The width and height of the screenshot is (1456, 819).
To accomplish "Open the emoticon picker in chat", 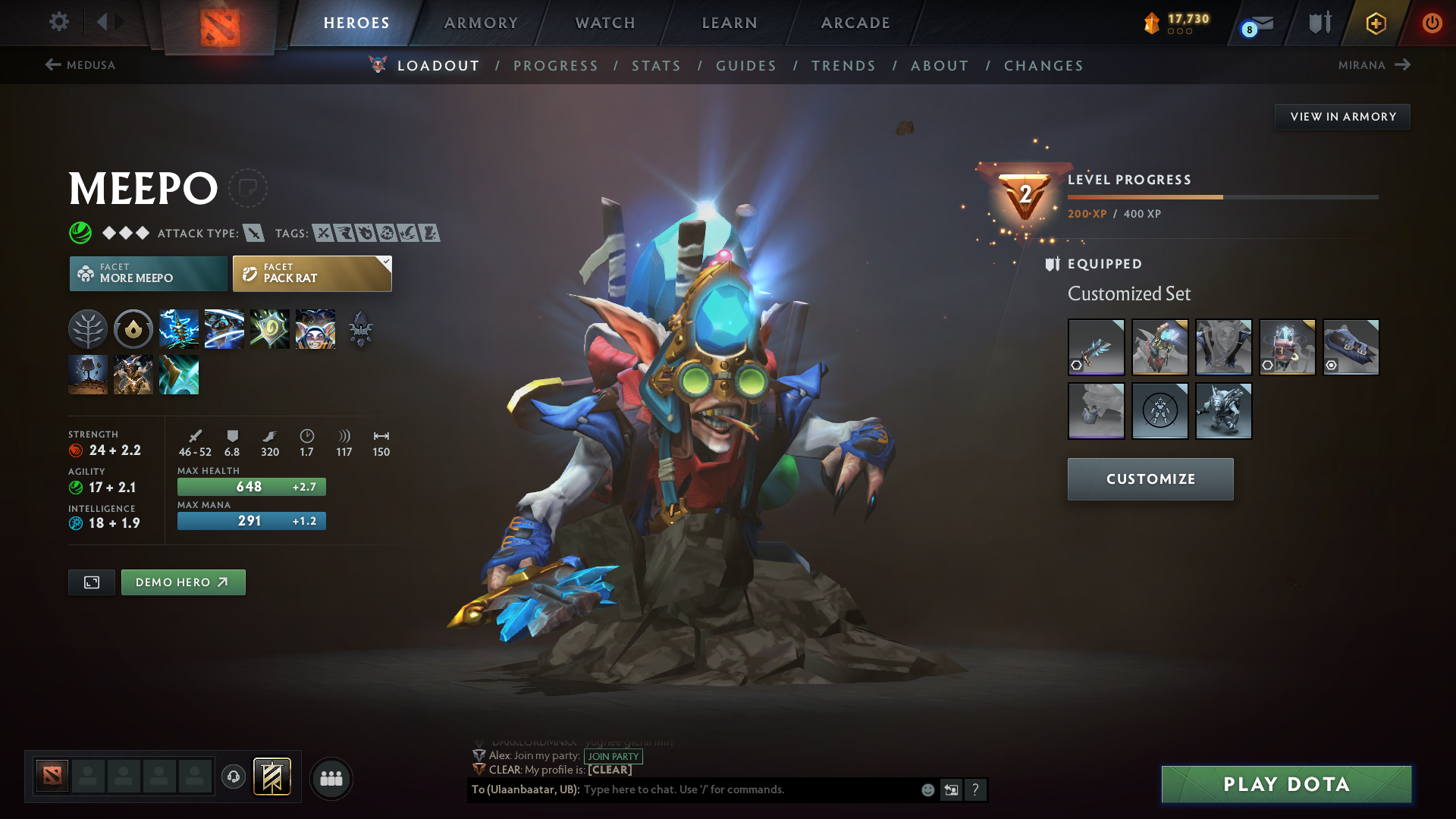I will coord(927,789).
